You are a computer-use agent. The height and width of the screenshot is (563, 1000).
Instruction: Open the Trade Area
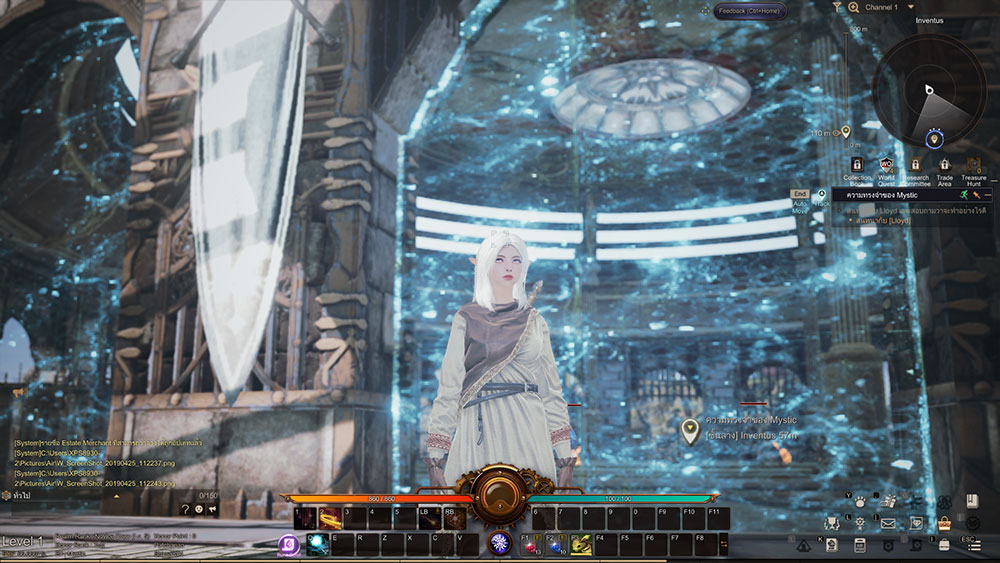944,165
